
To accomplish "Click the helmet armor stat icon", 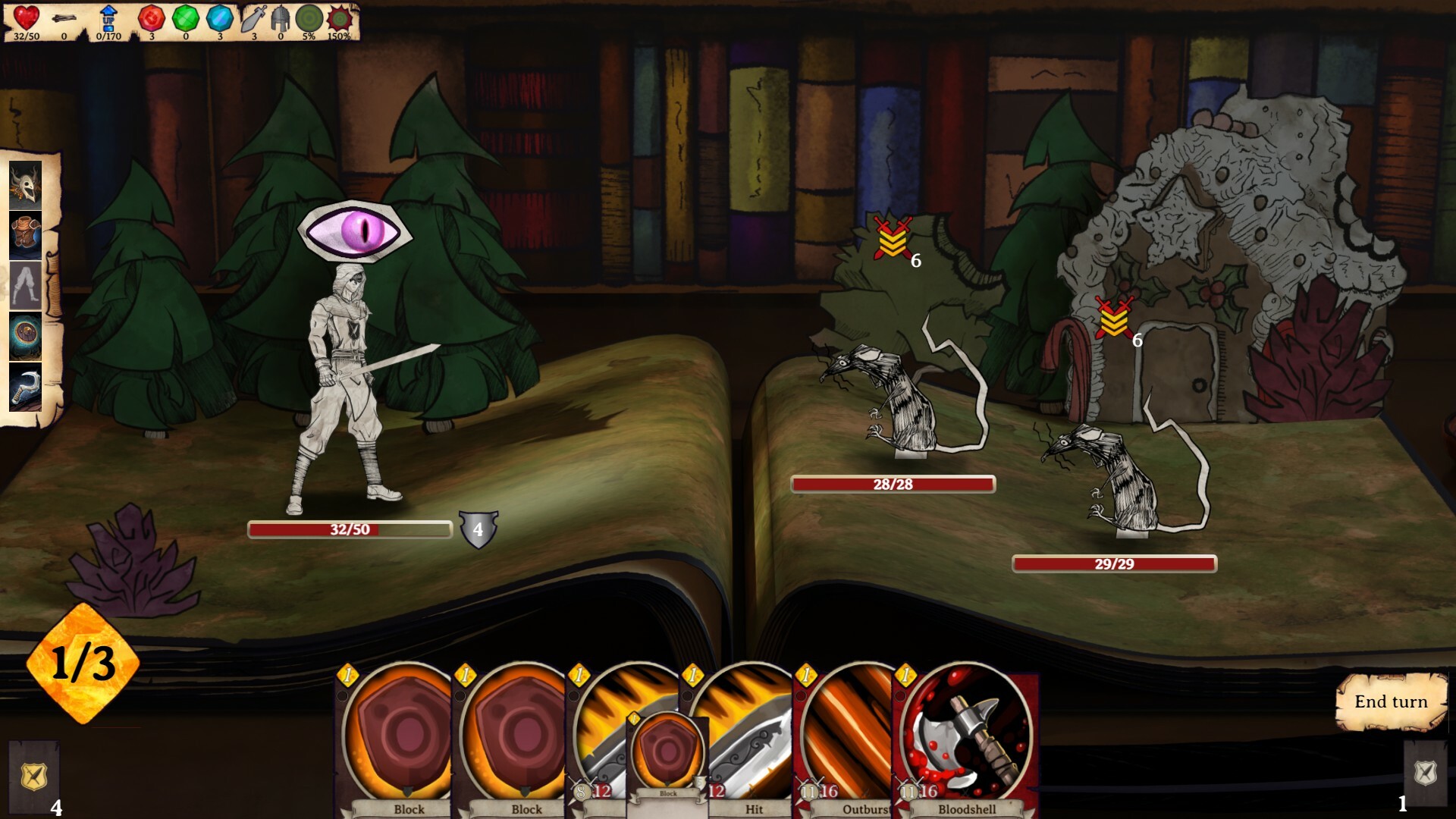I will tap(279, 19).
